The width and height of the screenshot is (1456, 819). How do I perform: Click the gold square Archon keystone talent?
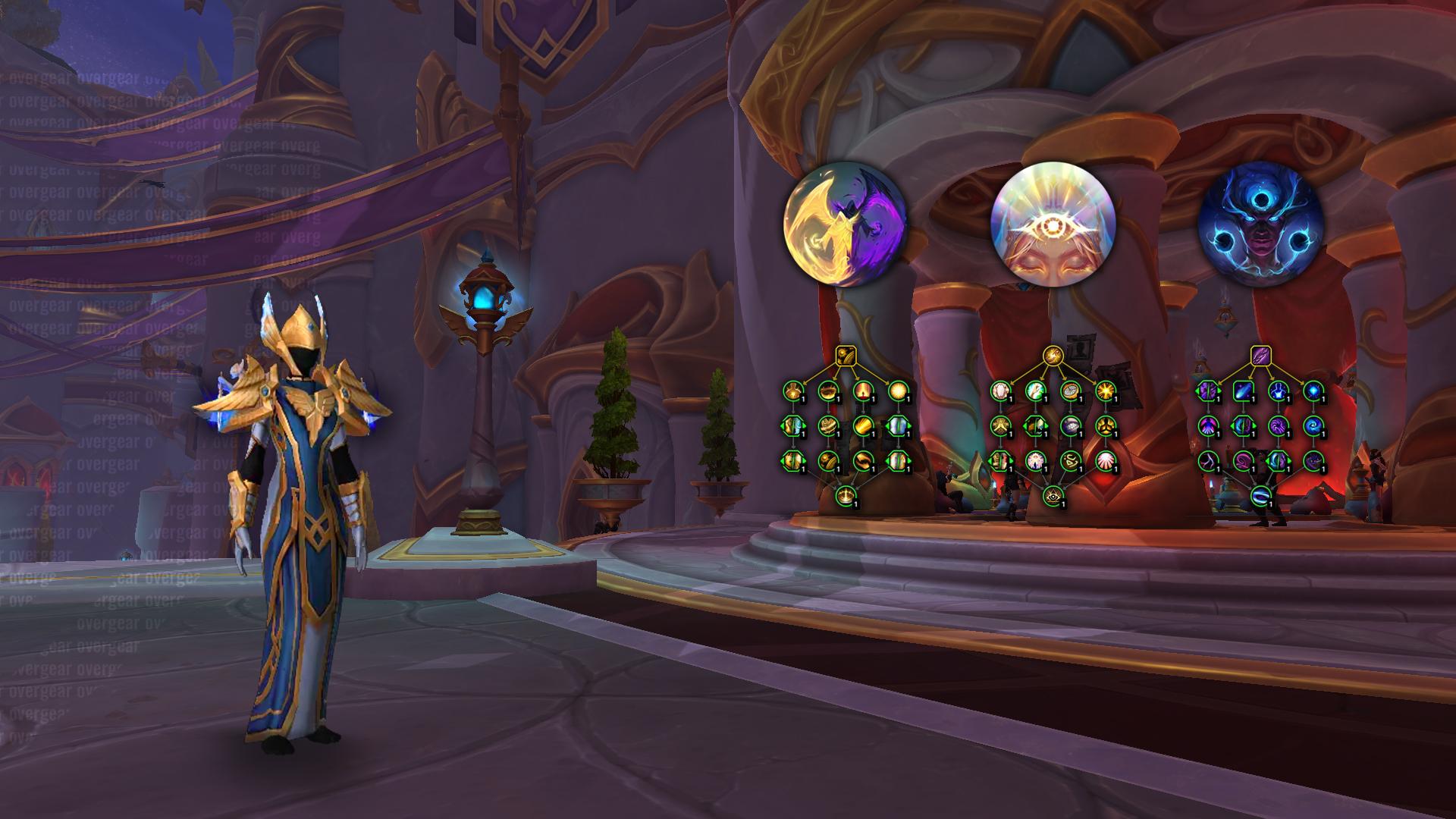point(846,355)
